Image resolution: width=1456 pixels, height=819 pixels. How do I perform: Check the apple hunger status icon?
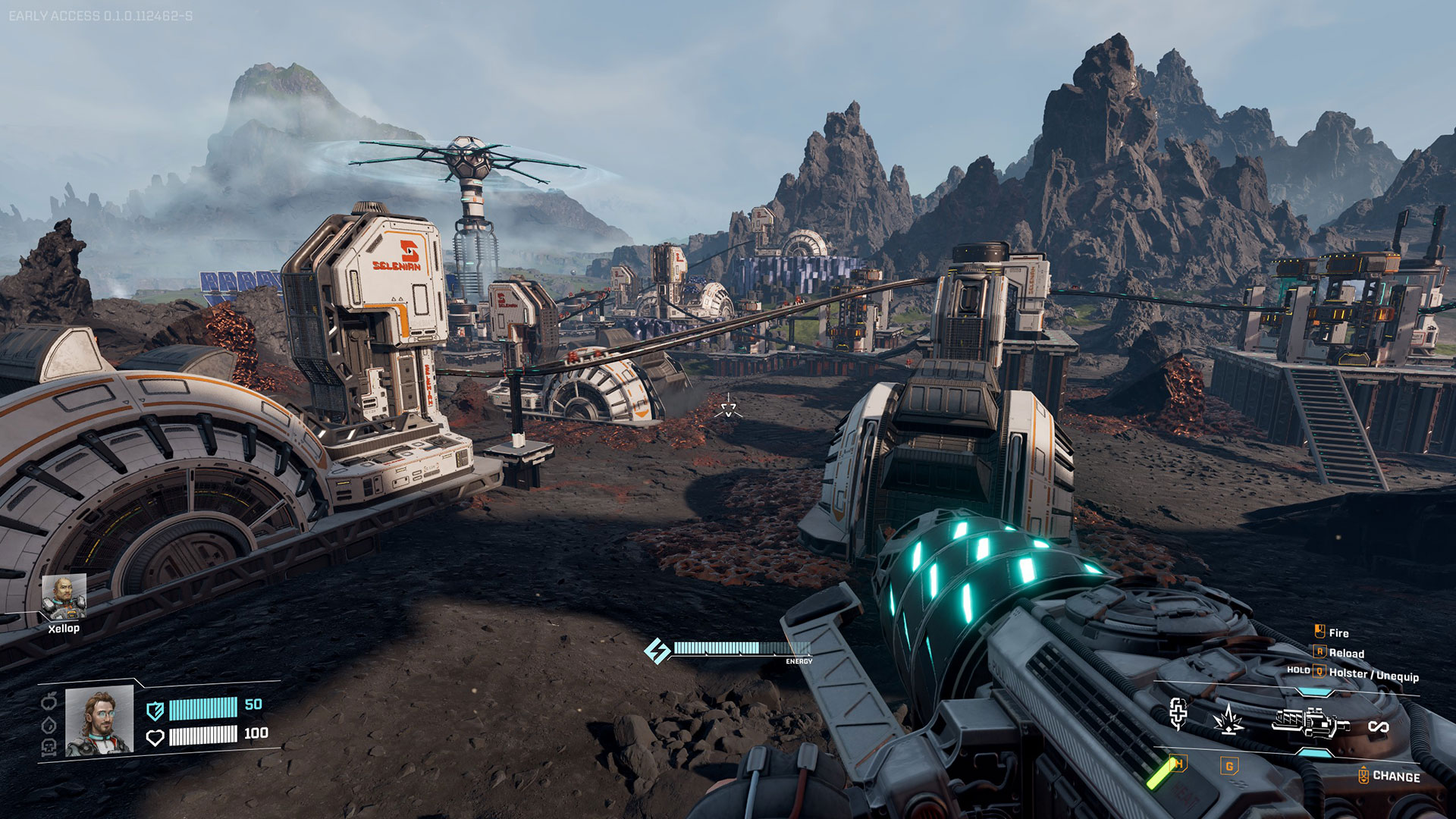coord(49,701)
